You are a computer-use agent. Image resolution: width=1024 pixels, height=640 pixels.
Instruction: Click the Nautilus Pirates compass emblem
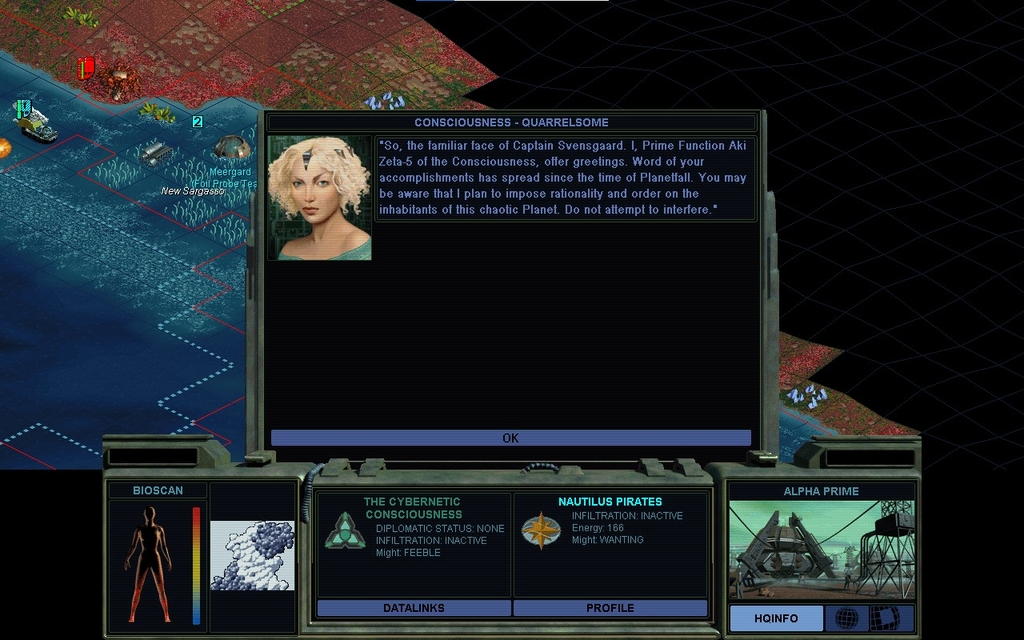(x=541, y=531)
